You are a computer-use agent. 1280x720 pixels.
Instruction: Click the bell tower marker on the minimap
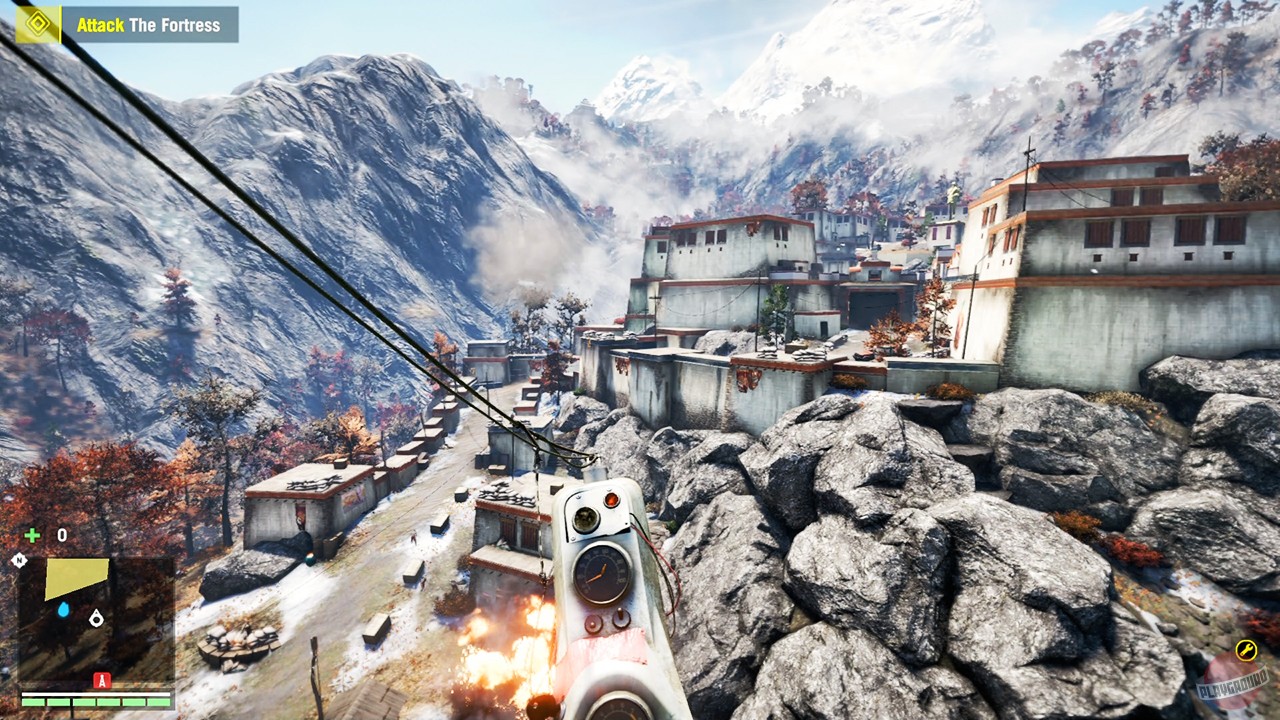coord(95,618)
